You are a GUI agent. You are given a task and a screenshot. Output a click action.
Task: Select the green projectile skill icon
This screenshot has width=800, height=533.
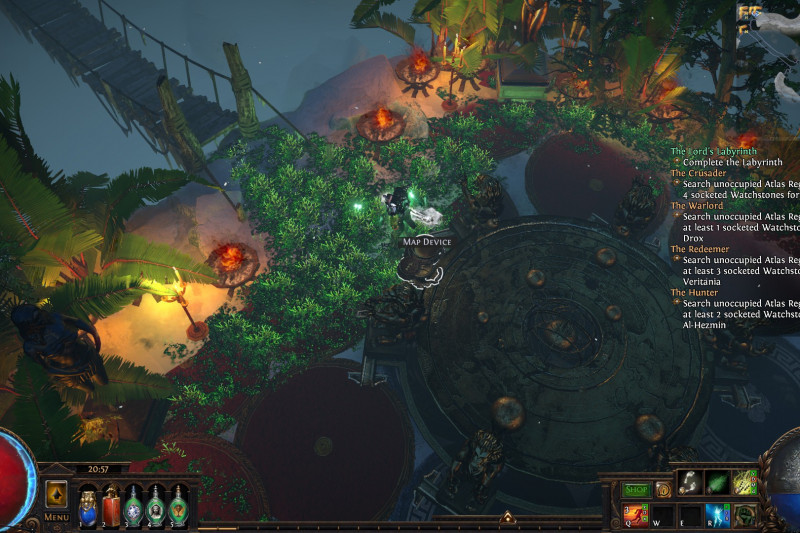(717, 483)
